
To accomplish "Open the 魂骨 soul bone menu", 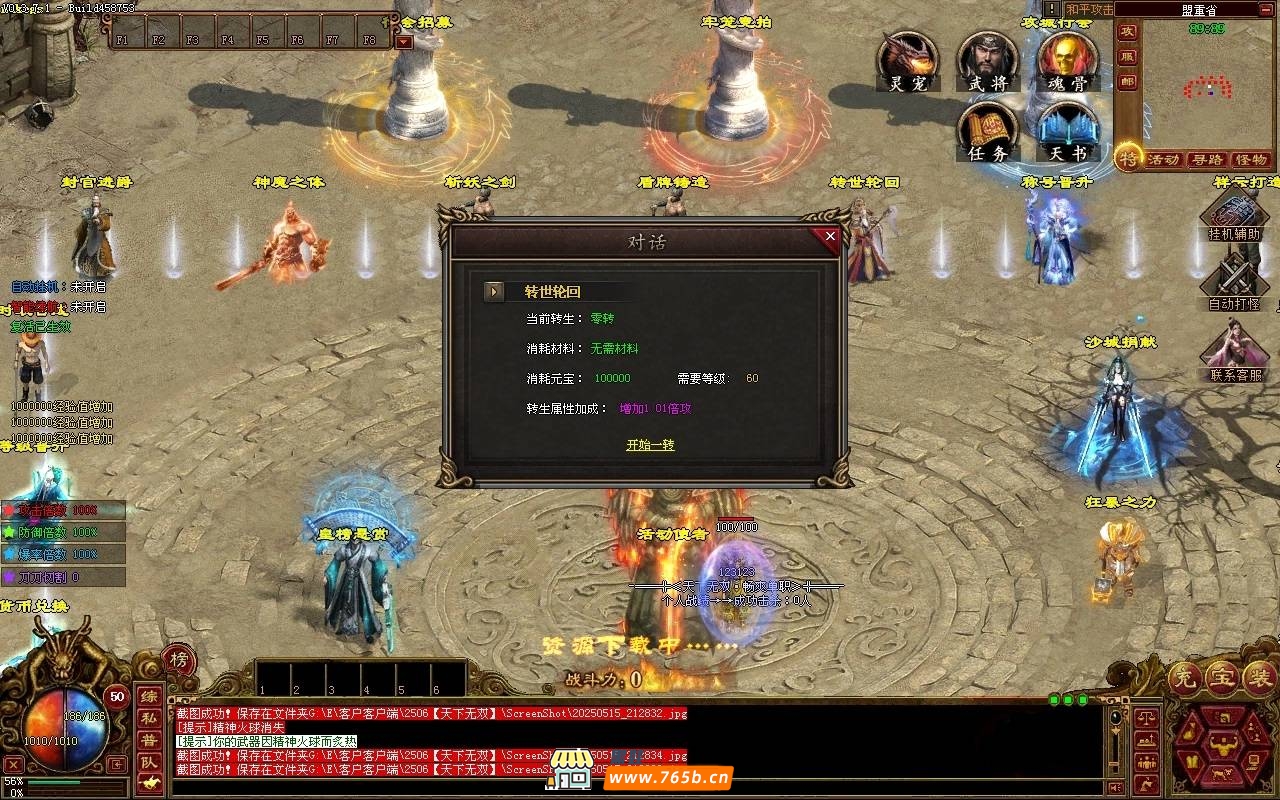I will coord(1067,61).
